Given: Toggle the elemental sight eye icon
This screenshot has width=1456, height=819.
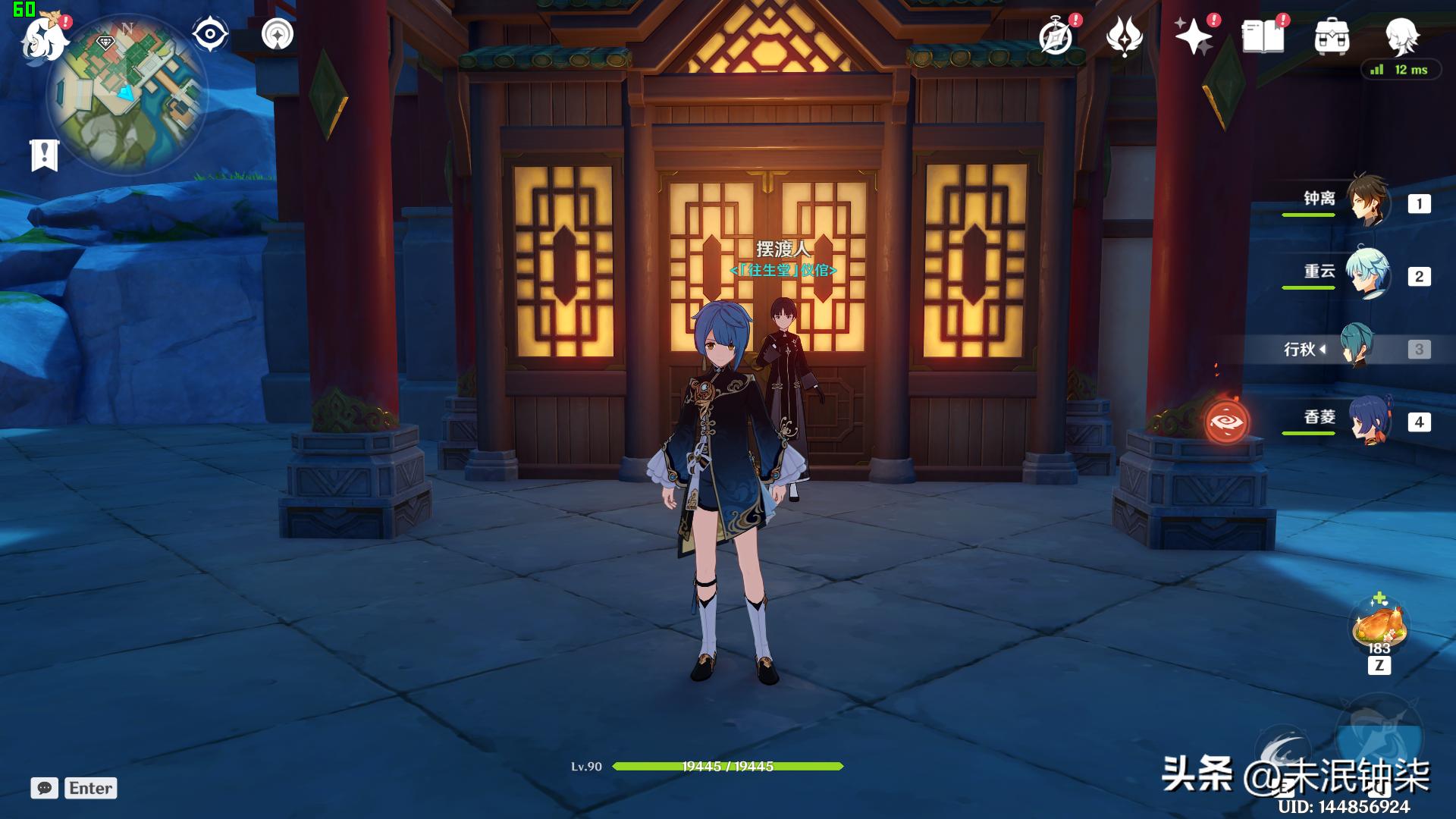Looking at the screenshot, I should click(x=210, y=34).
